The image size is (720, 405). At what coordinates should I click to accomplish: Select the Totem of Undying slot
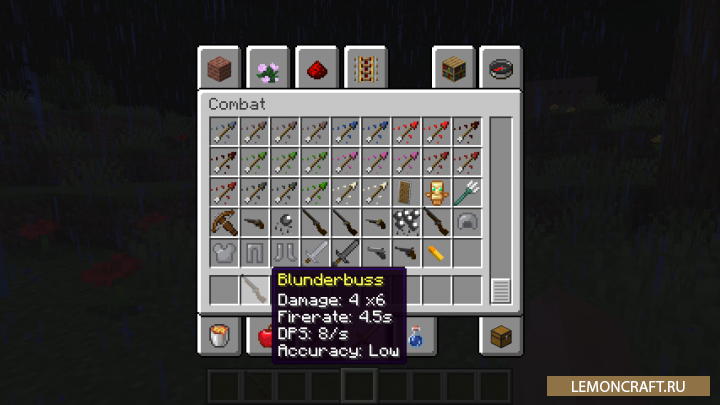[x=435, y=192]
